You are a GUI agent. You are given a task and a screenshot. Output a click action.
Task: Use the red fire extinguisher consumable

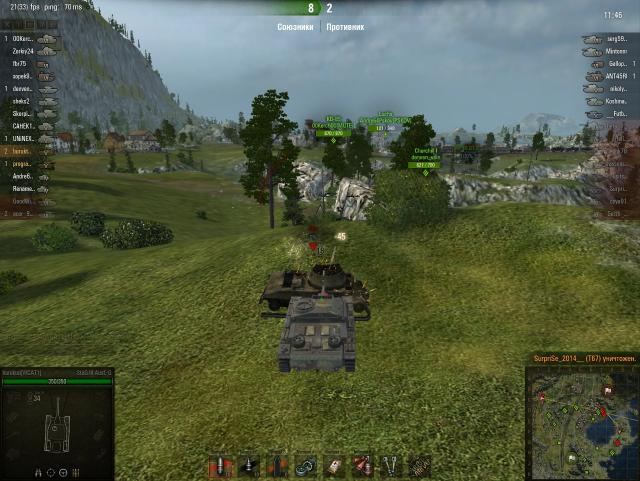pos(362,466)
